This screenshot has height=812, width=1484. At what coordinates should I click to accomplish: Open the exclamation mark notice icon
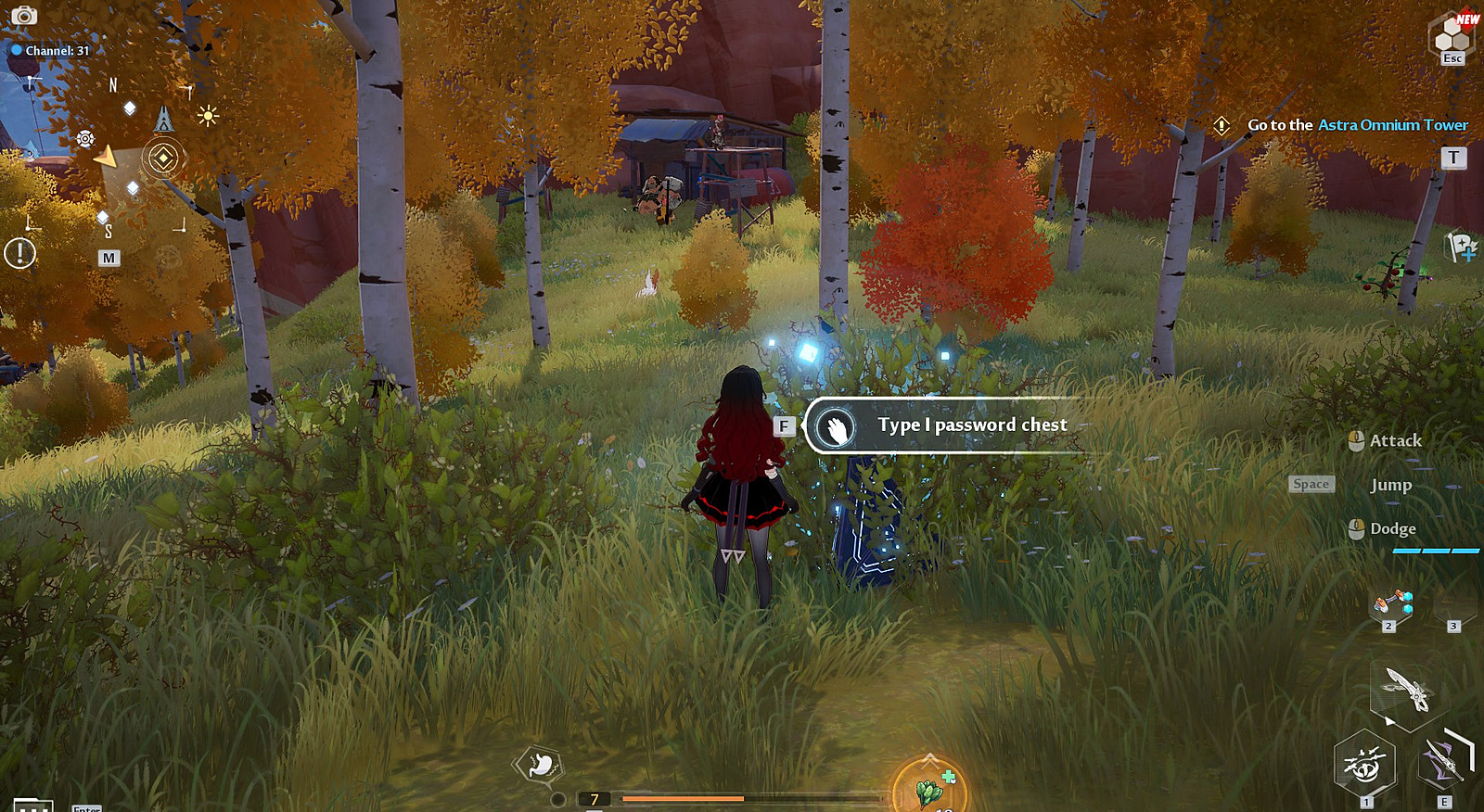pos(19,253)
